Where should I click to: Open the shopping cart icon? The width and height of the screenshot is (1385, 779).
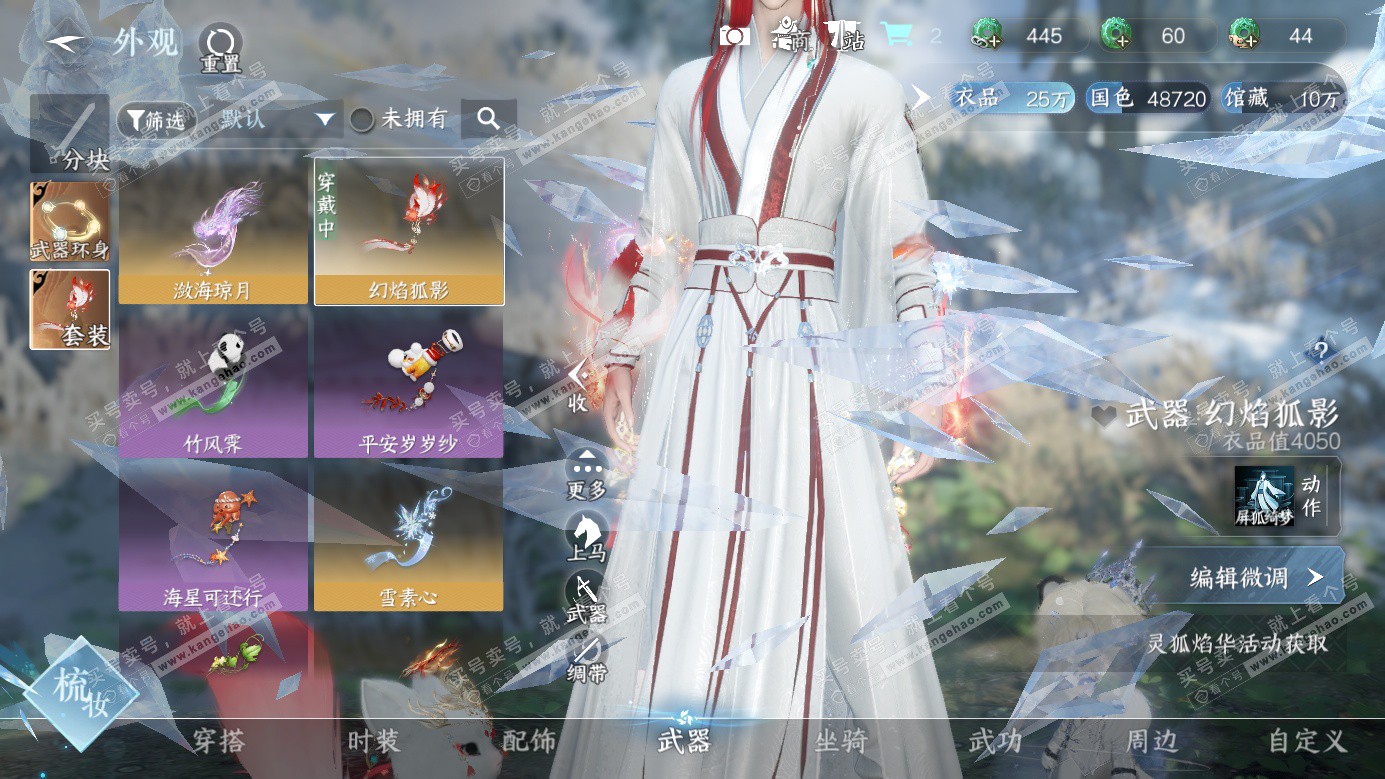pyautogui.click(x=896, y=36)
